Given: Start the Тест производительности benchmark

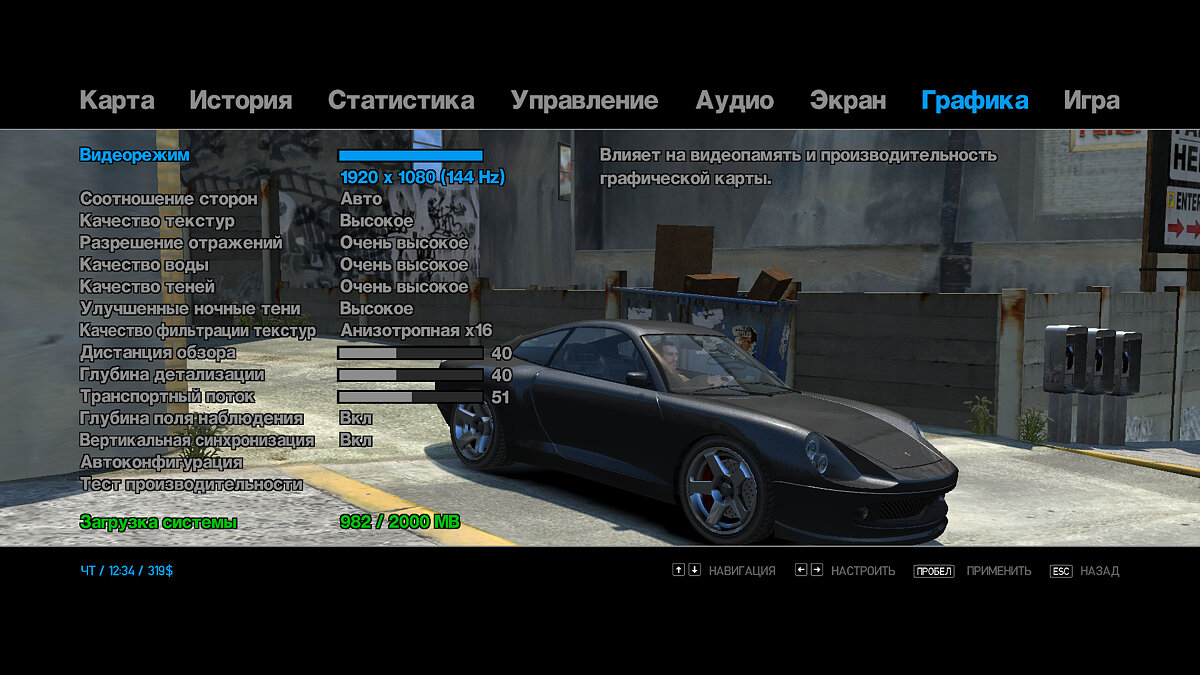Looking at the screenshot, I should [191, 484].
